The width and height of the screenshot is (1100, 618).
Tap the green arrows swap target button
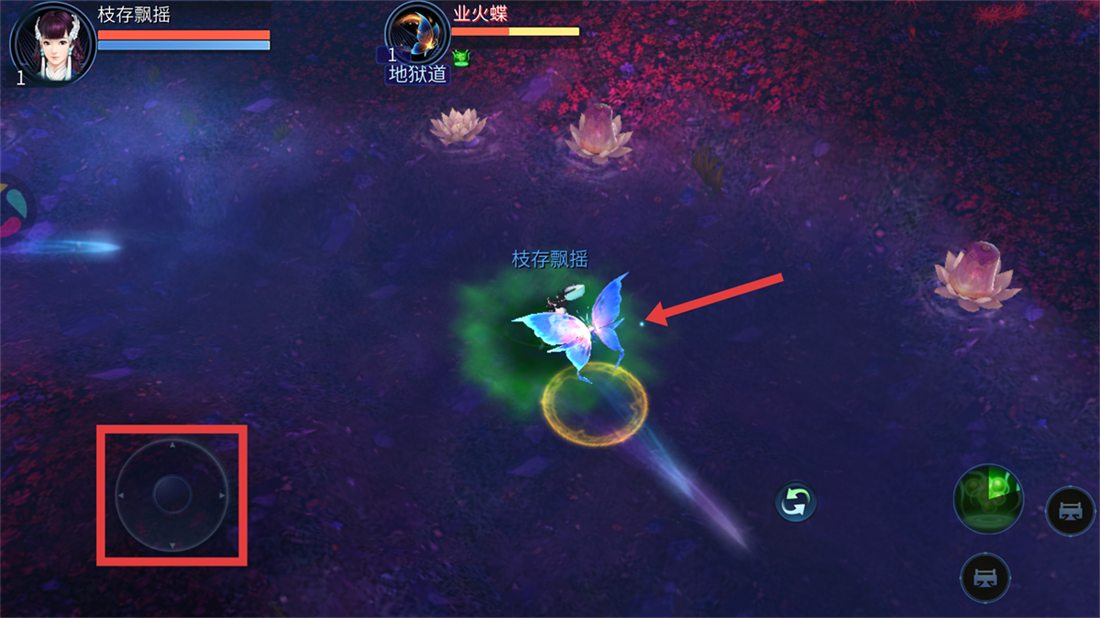(796, 502)
